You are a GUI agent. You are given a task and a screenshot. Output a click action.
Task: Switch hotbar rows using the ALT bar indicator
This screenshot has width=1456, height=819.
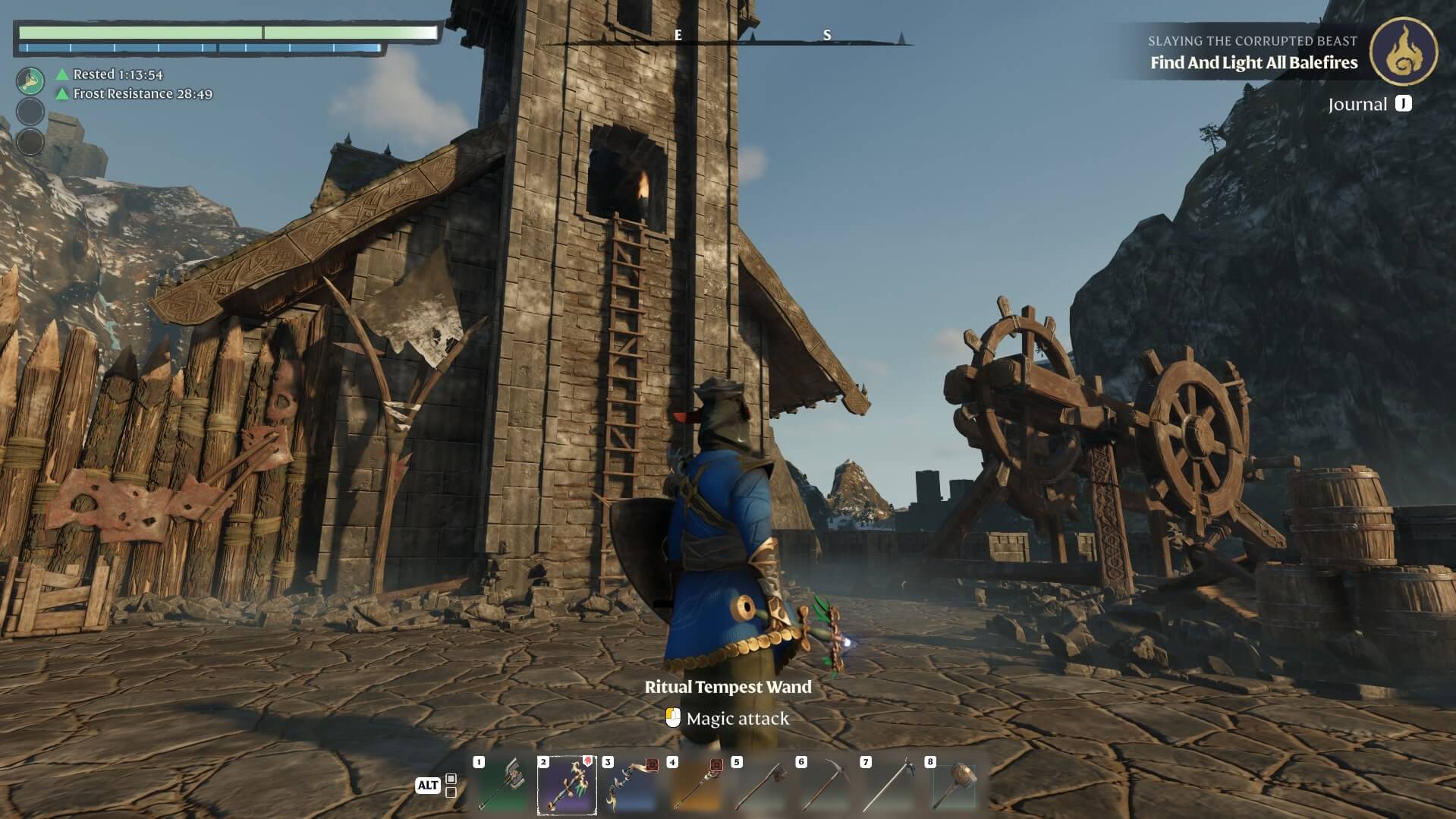tap(436, 786)
